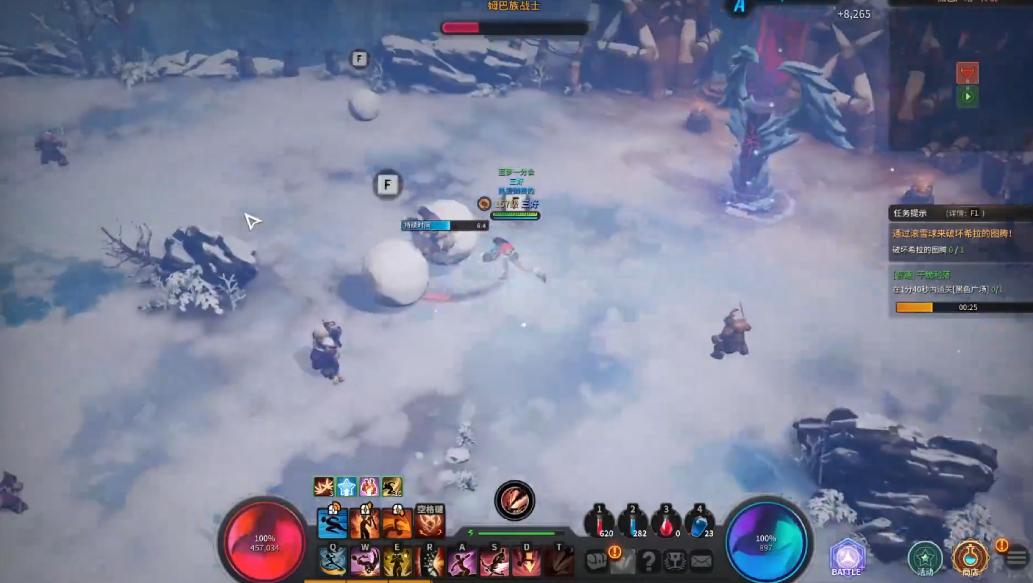Open the question mark help icon
This screenshot has width=1033, height=583.
click(649, 561)
